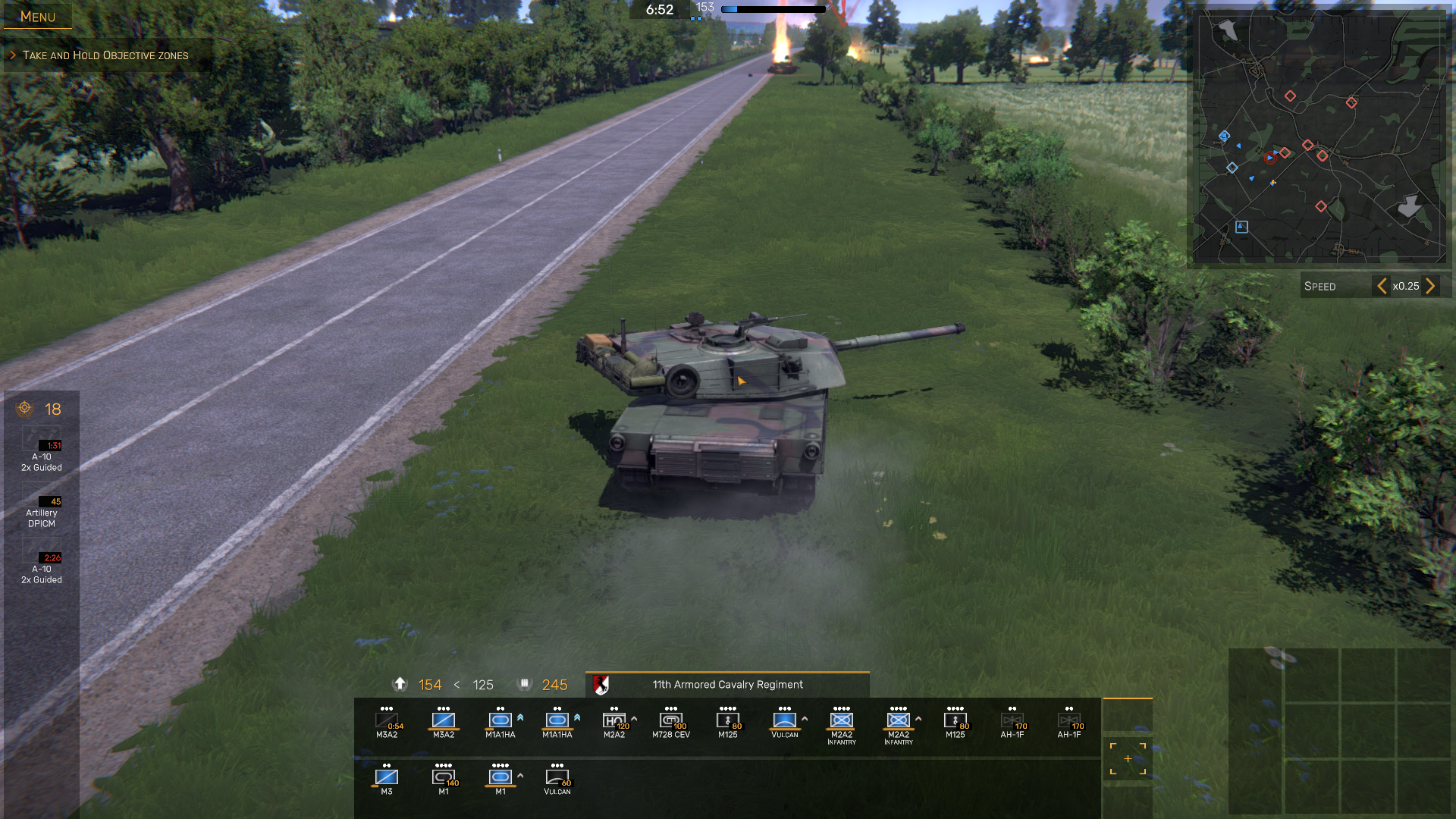Screen dimensions: 1456x819
Task: Choose the Vulcan card costing 60
Action: (x=557, y=780)
